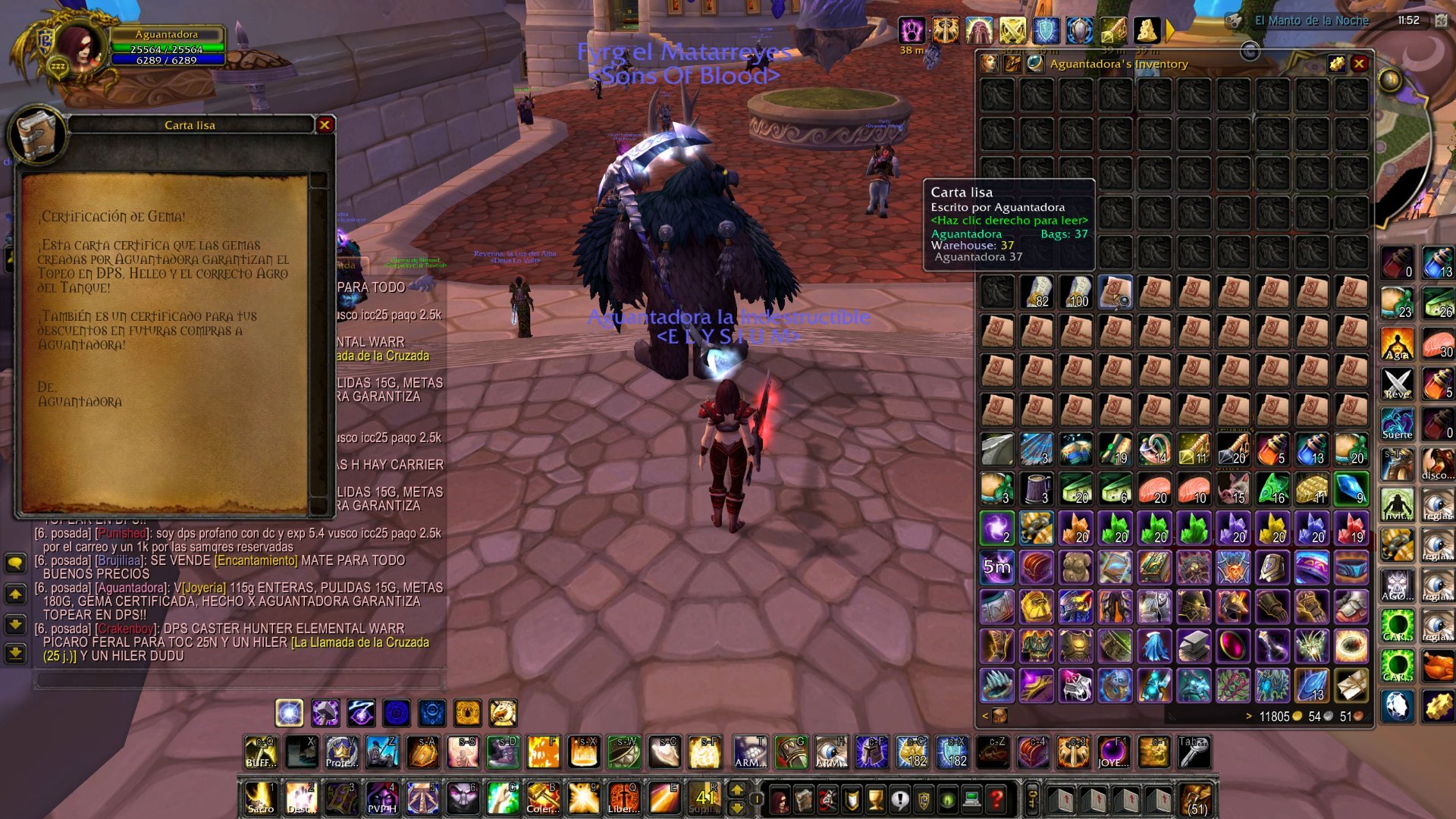The image size is (1456, 819).
Task: Activate the Sacro ability on action bar
Action: 260,799
